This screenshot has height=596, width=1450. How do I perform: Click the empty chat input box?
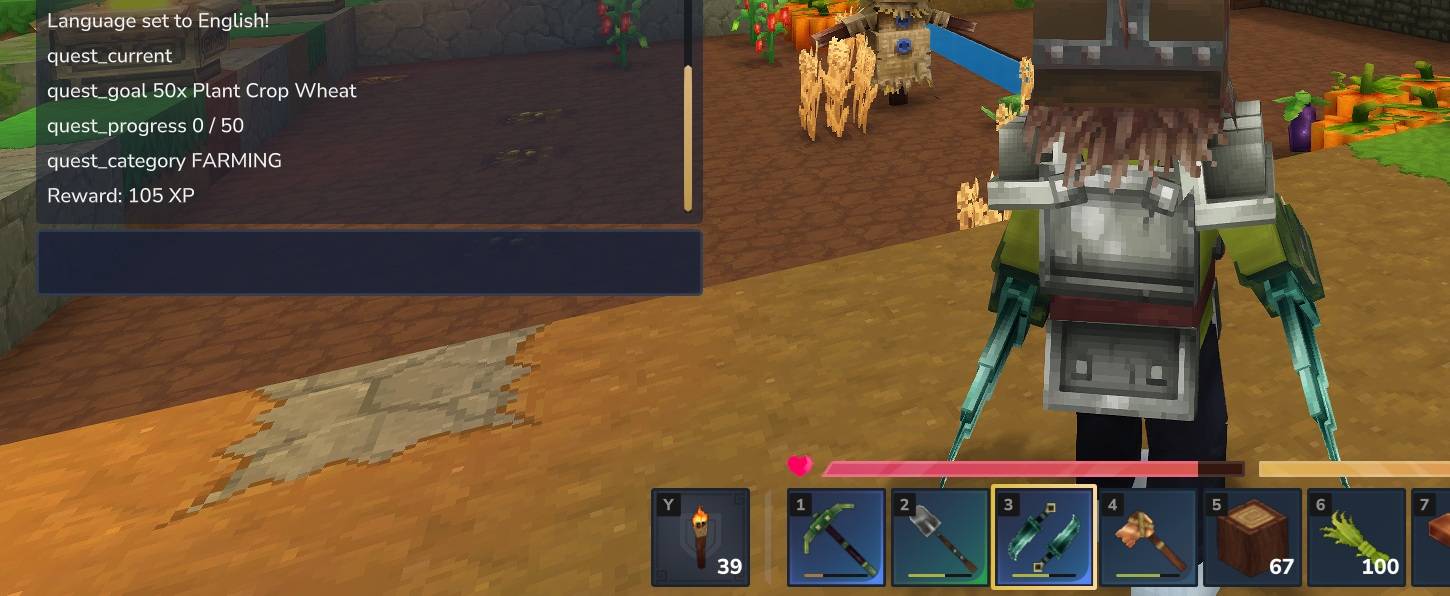369,263
